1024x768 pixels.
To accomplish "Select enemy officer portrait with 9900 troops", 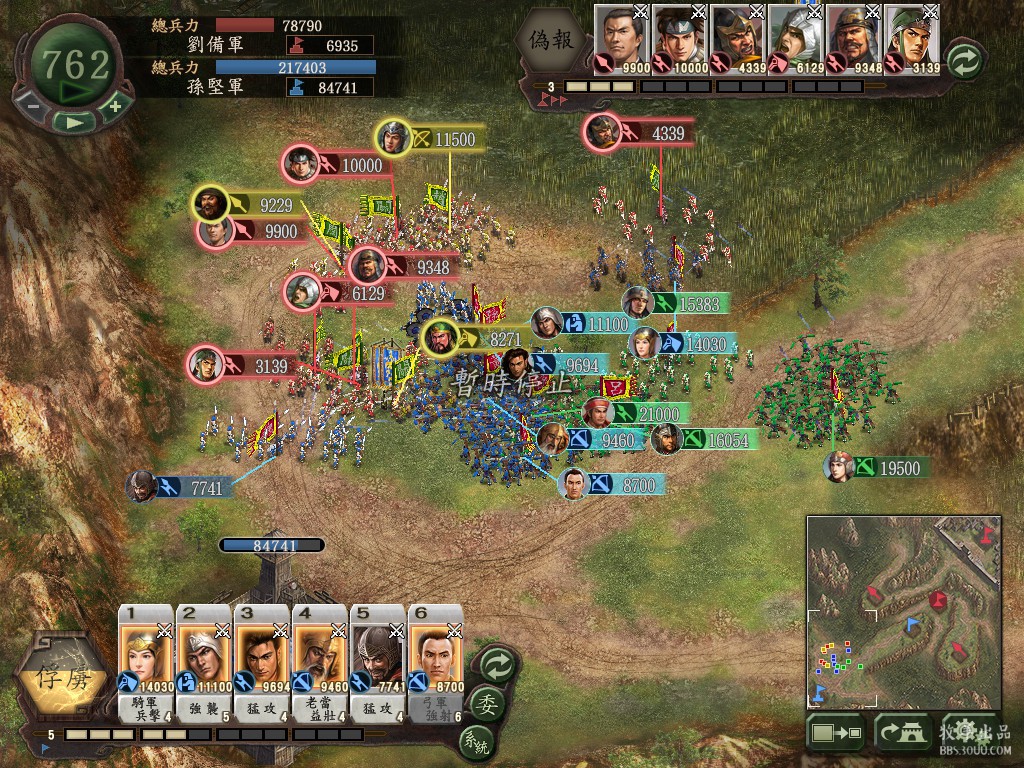I will [622, 40].
